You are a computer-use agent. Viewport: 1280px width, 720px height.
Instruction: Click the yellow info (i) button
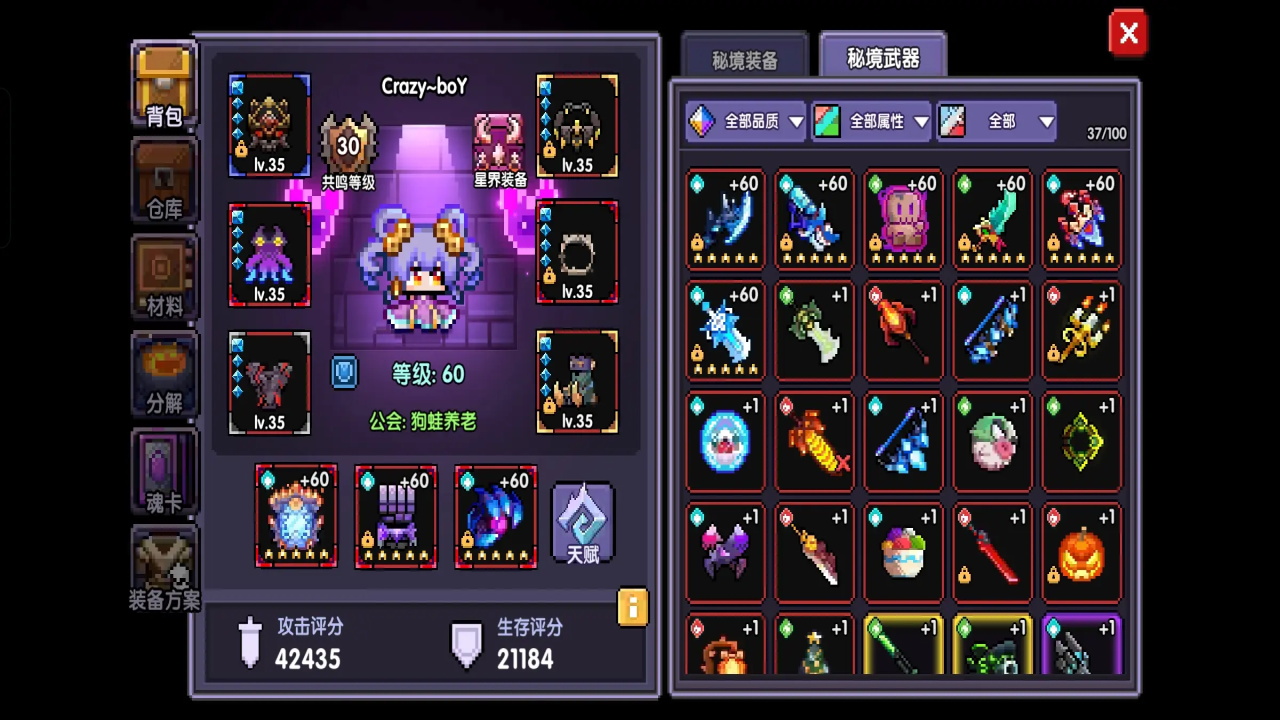point(633,607)
